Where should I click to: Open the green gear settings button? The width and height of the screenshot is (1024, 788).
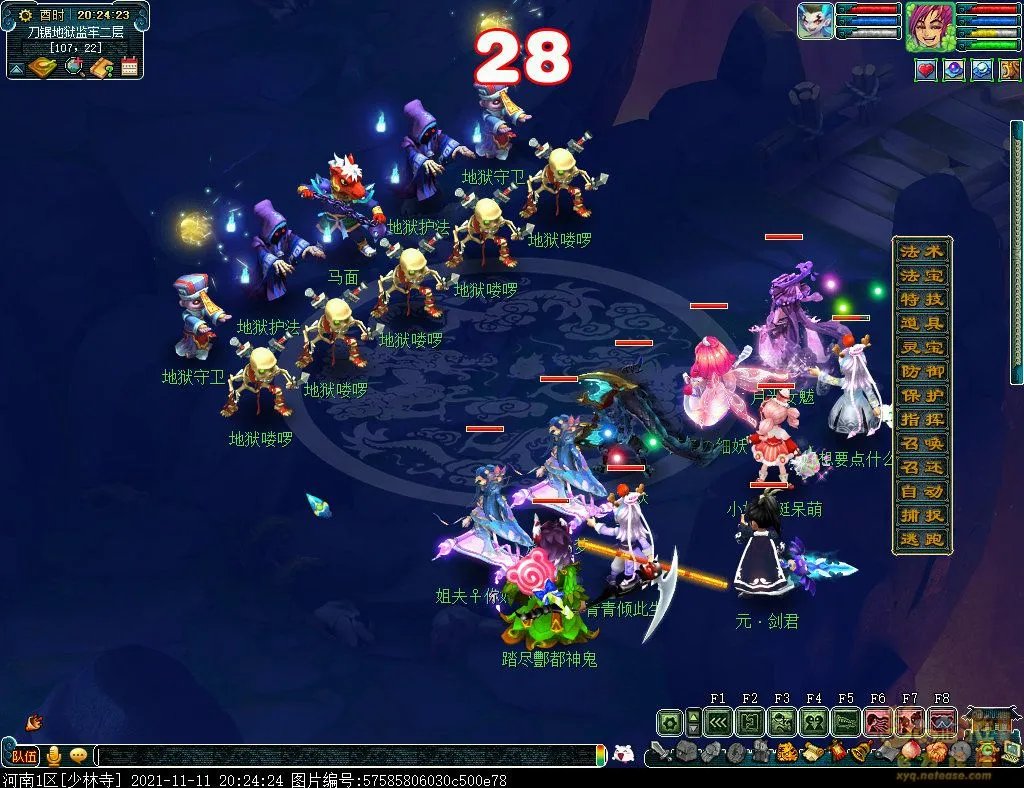pyautogui.click(x=669, y=721)
